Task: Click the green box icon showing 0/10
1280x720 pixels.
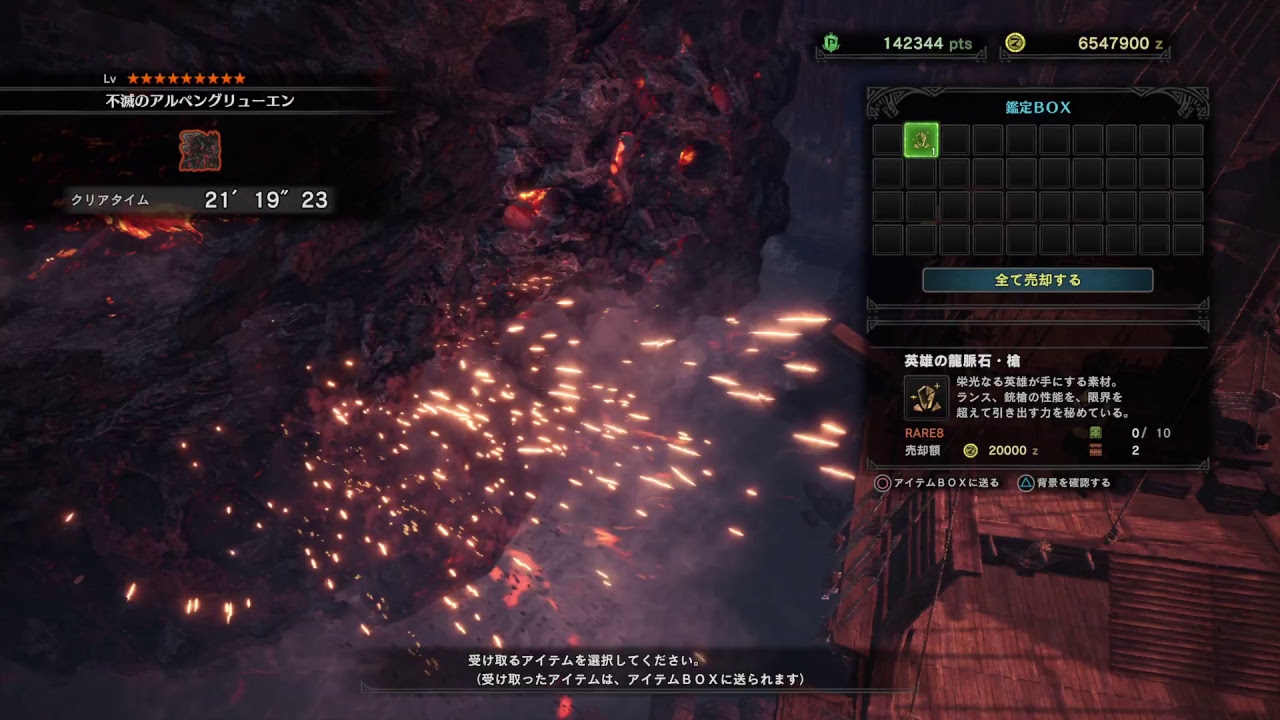Action: pyautogui.click(x=1097, y=434)
